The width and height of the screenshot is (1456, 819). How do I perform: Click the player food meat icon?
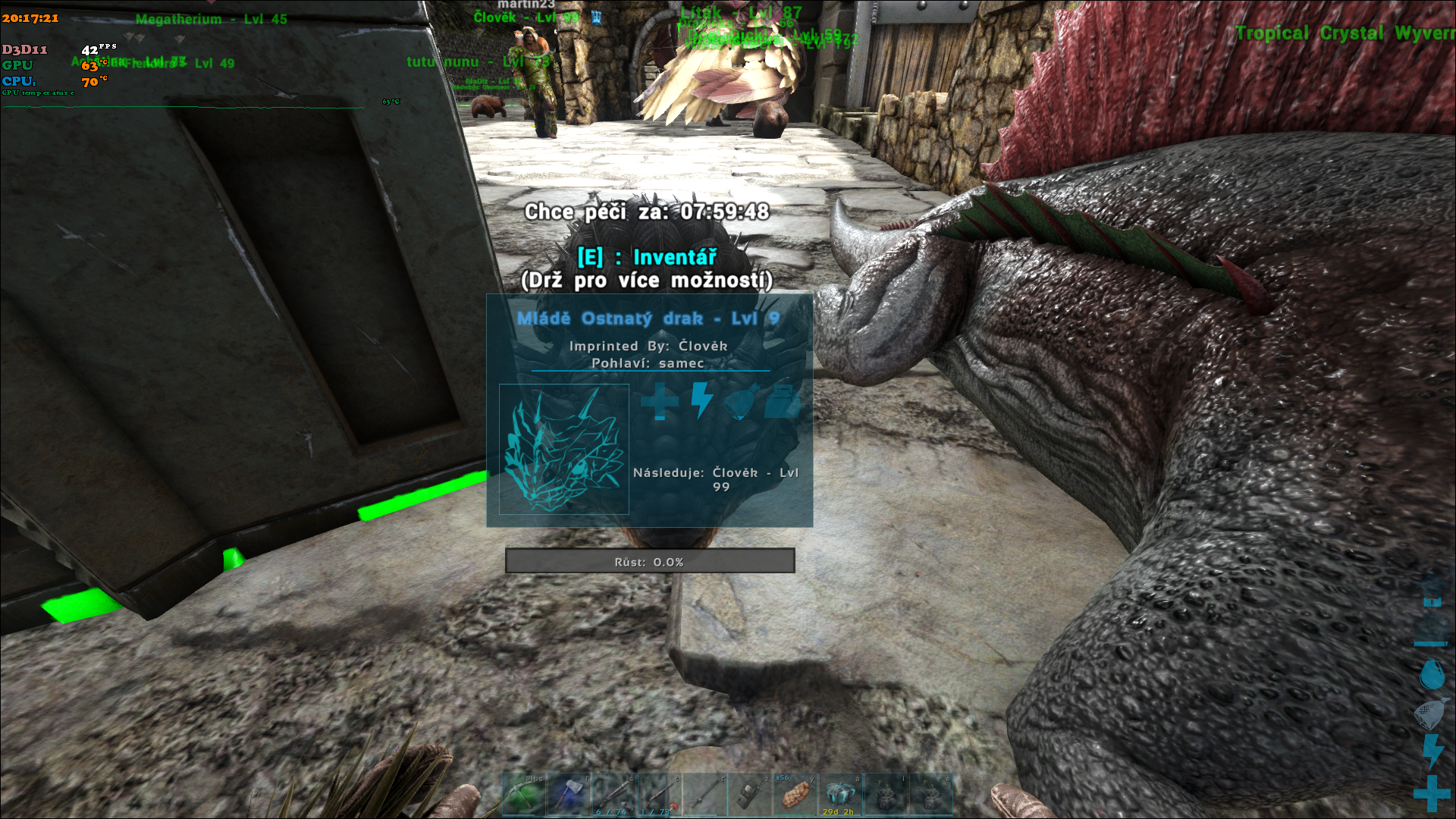tap(1430, 713)
